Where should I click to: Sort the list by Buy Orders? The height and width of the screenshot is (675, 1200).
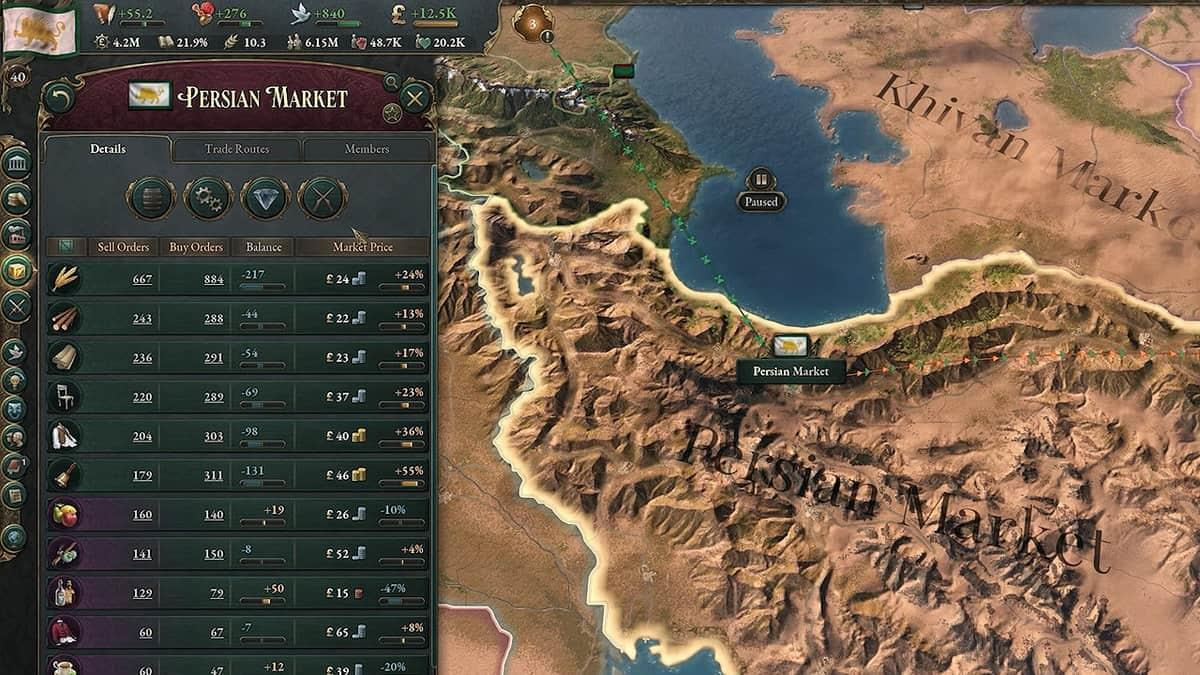click(x=197, y=247)
